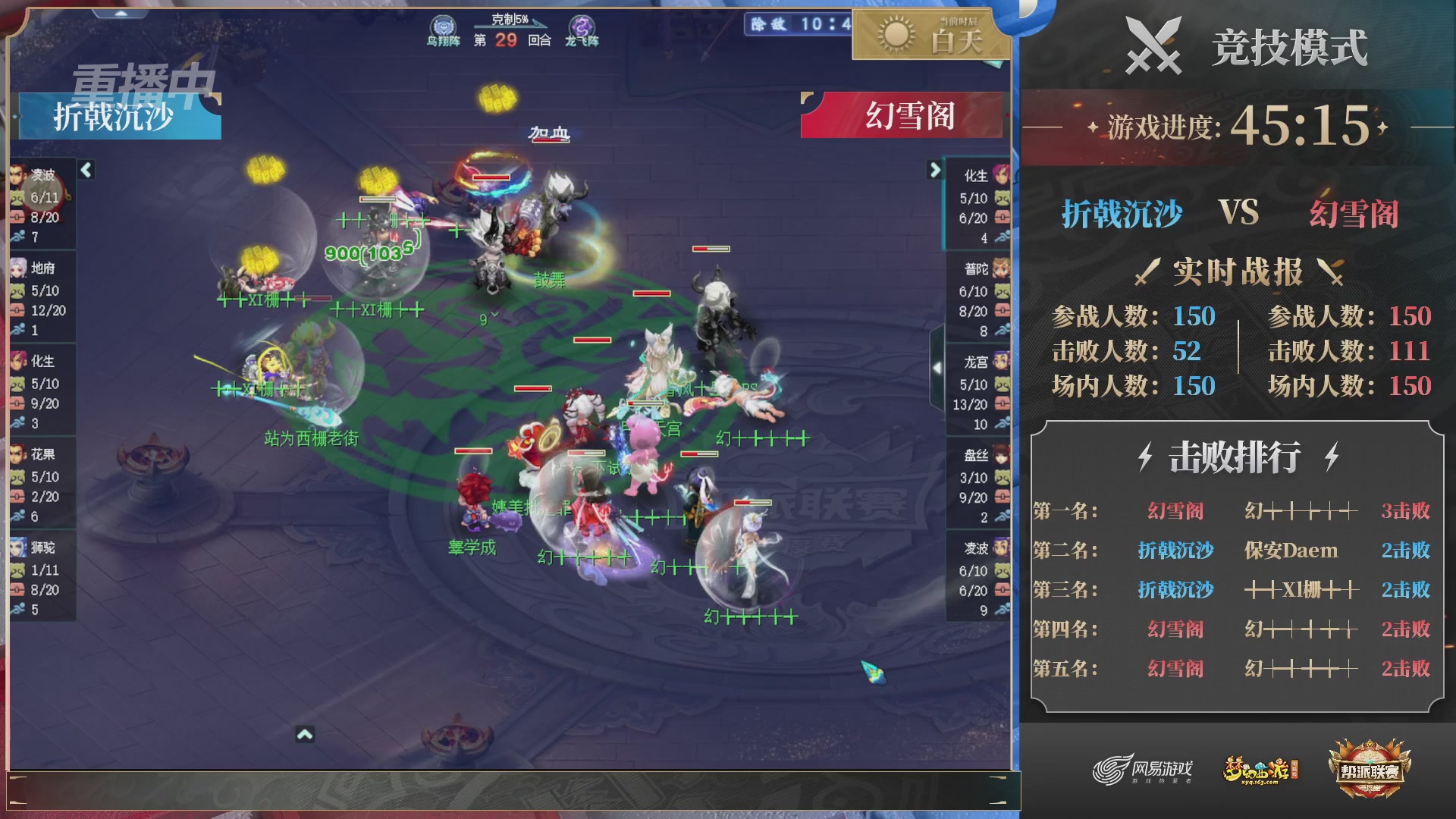This screenshot has height=819, width=1456.
Task: Switch to the 幻雪阁 team banner
Action: [x=910, y=115]
